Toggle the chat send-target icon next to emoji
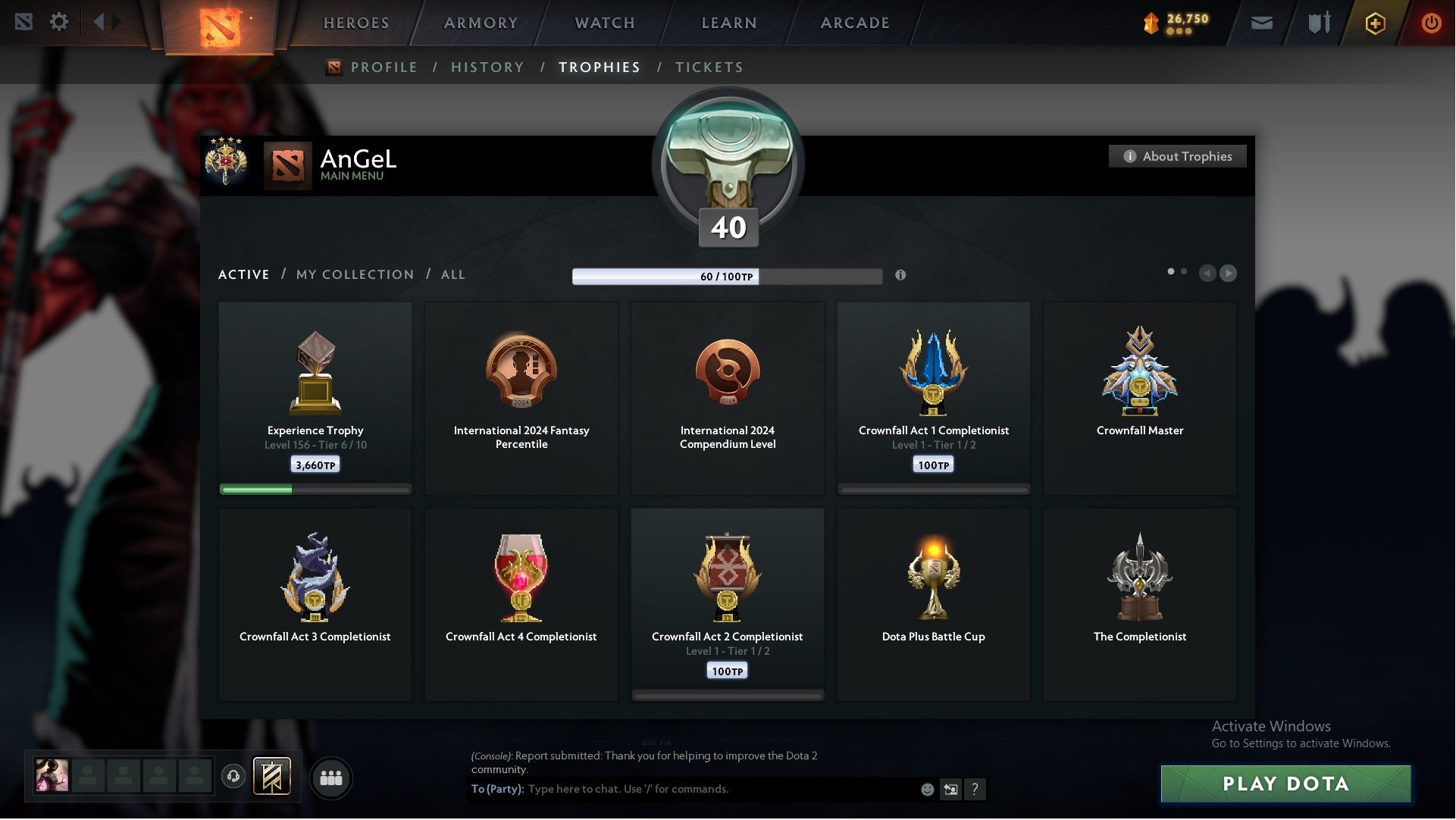Screen dimensions: 1456x820 (950, 789)
